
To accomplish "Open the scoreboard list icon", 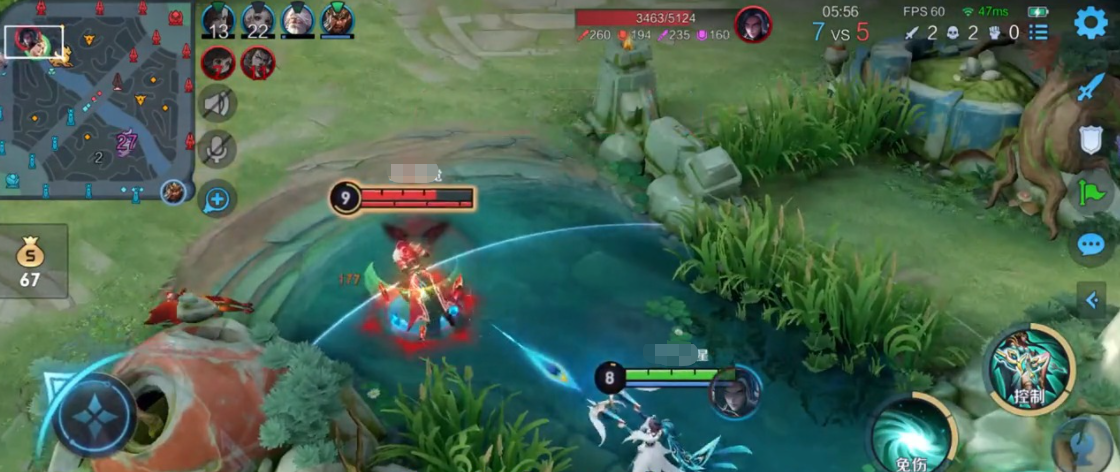I will (x=1039, y=32).
